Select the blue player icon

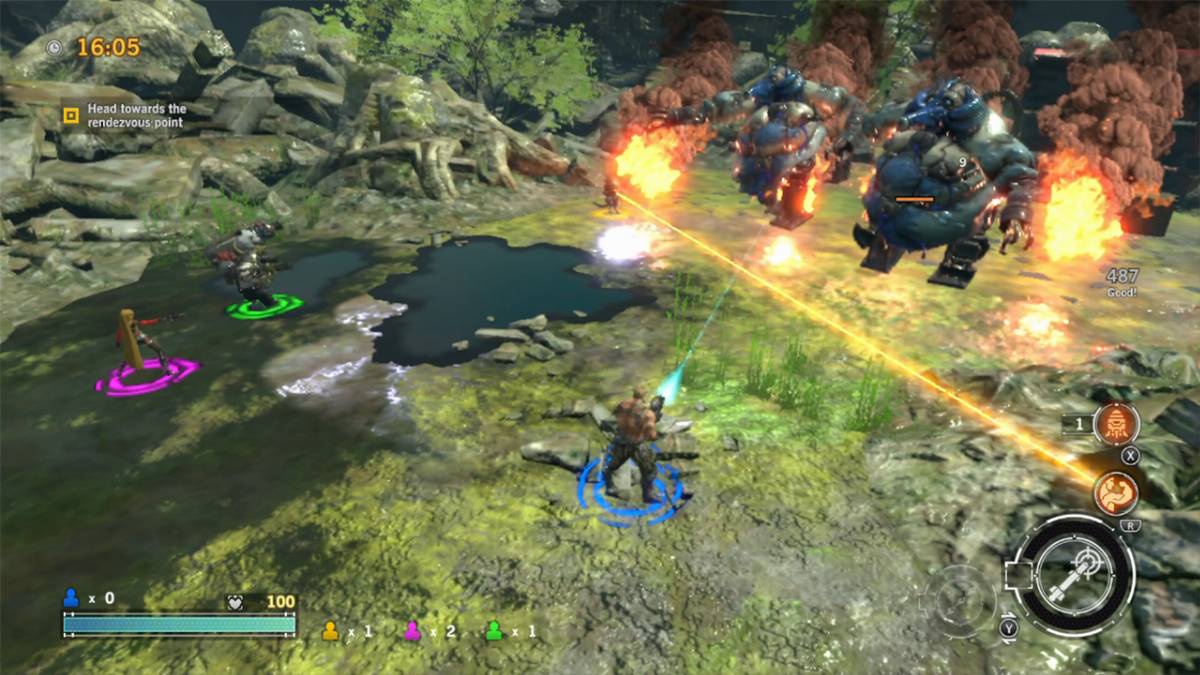click(71, 598)
